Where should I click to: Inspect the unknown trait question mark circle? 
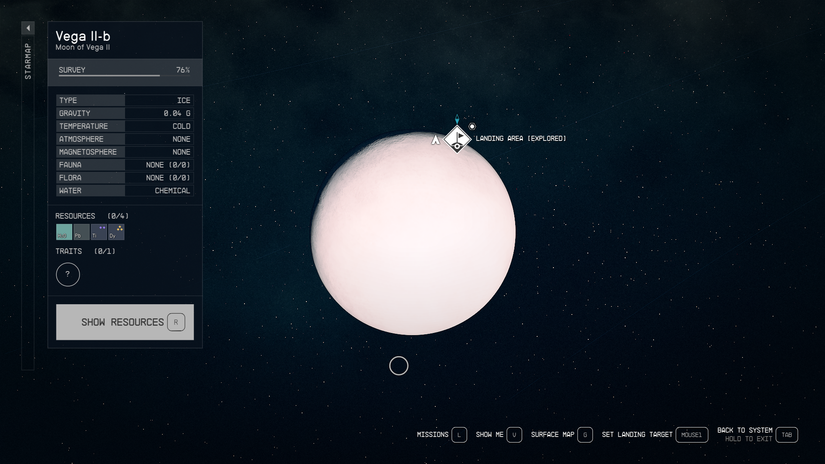tap(68, 274)
